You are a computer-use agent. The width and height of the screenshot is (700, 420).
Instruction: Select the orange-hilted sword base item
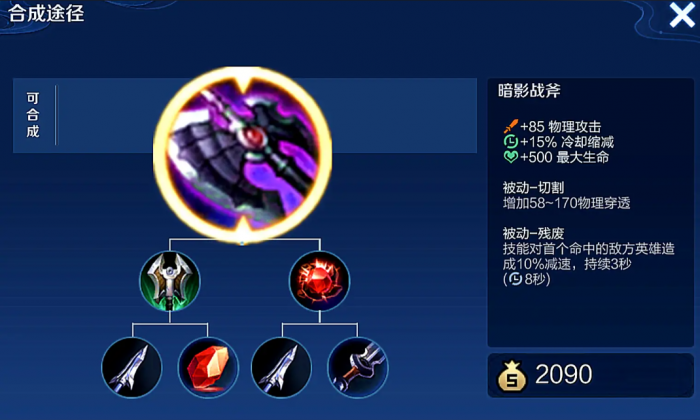pyautogui.click(x=357, y=367)
